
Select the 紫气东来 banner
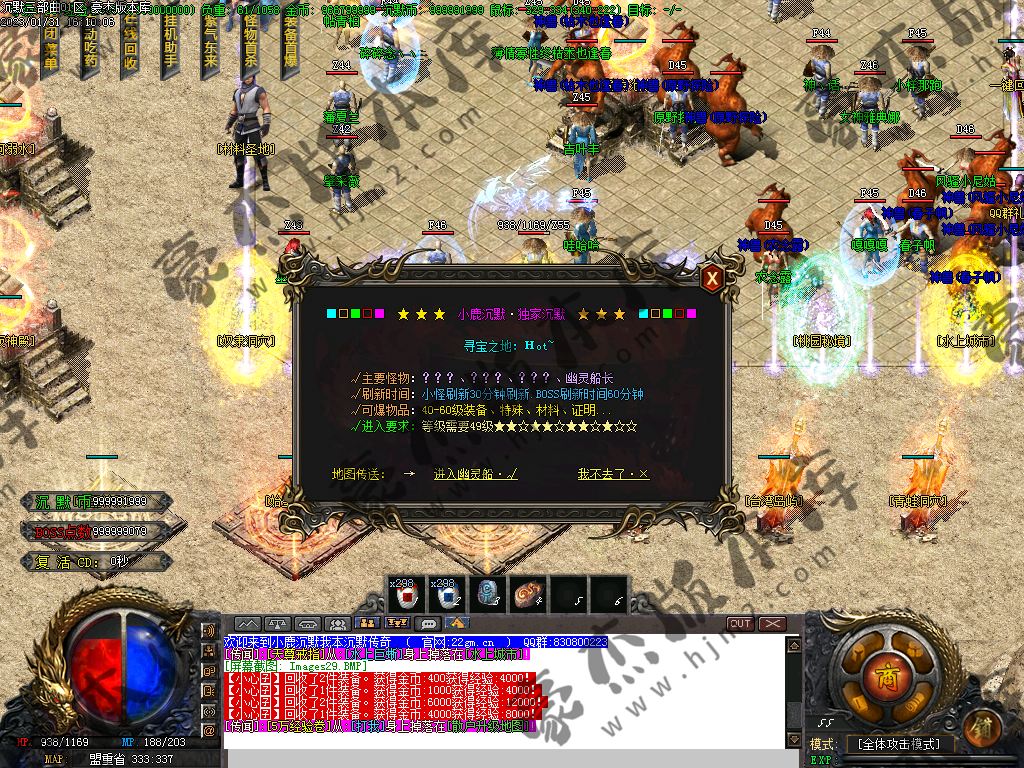coord(210,46)
